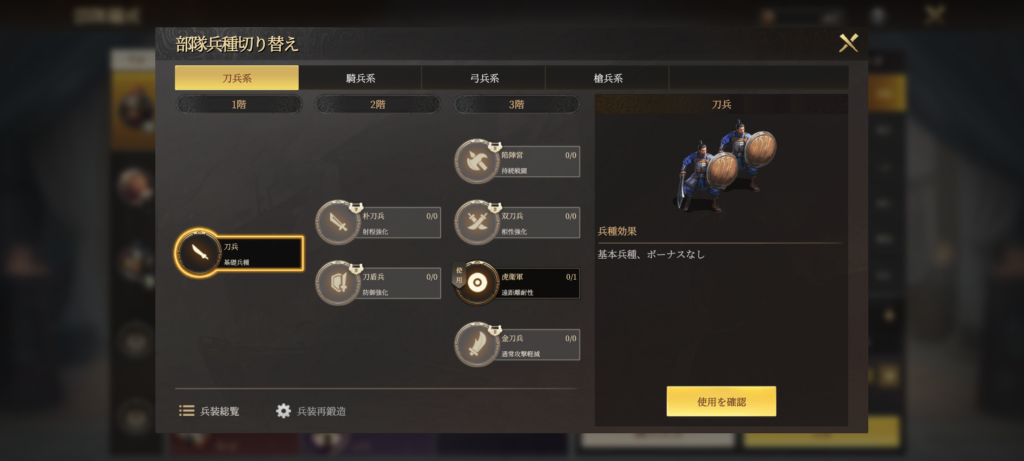Open the 弓兵系 tab
Image resolution: width=1024 pixels, height=461 pixels.
[483, 78]
